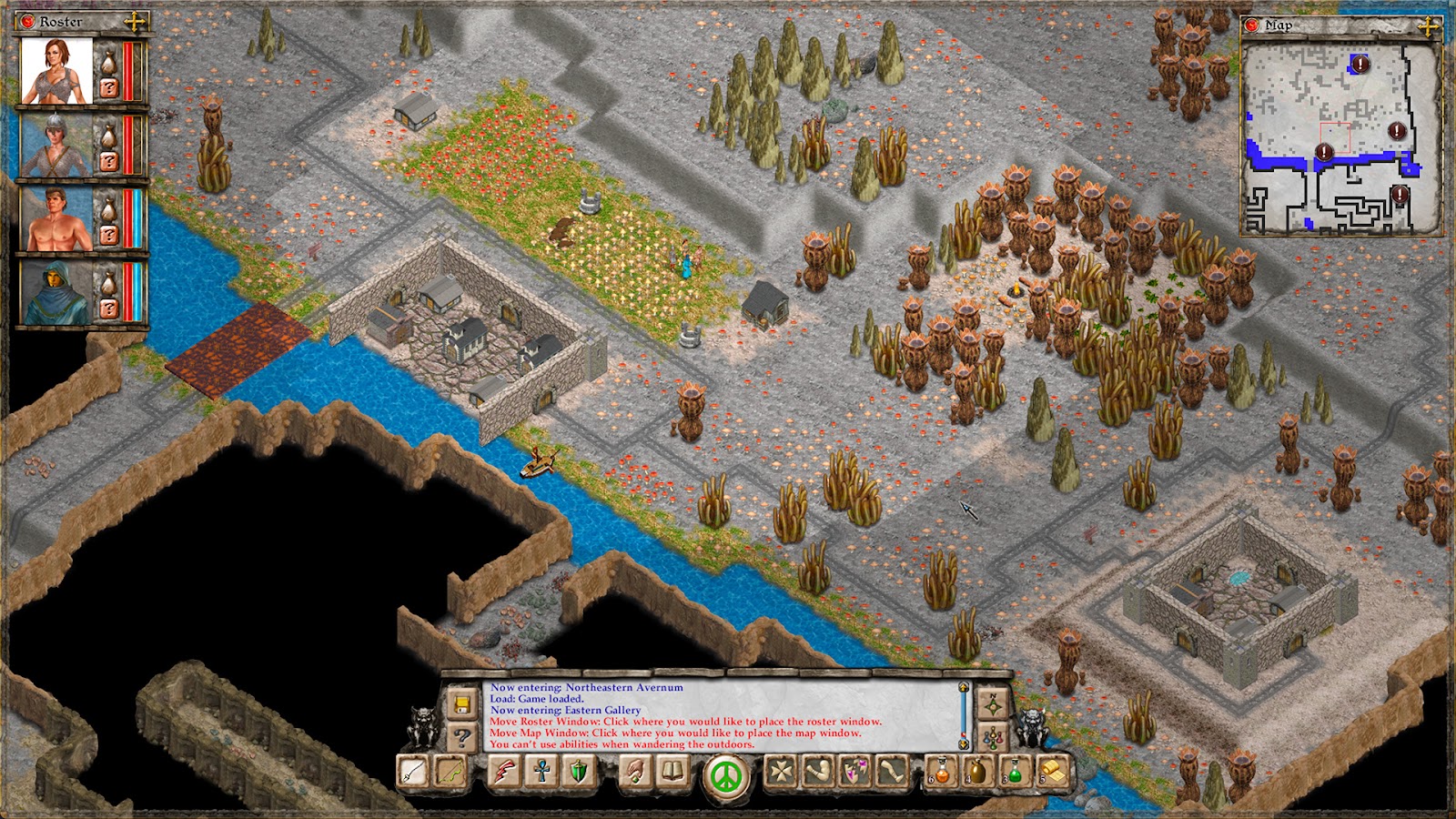Viewport: 1456px width, 819px height.
Task: Click the up arrow on the message log scrollbar
Action: coord(963,686)
